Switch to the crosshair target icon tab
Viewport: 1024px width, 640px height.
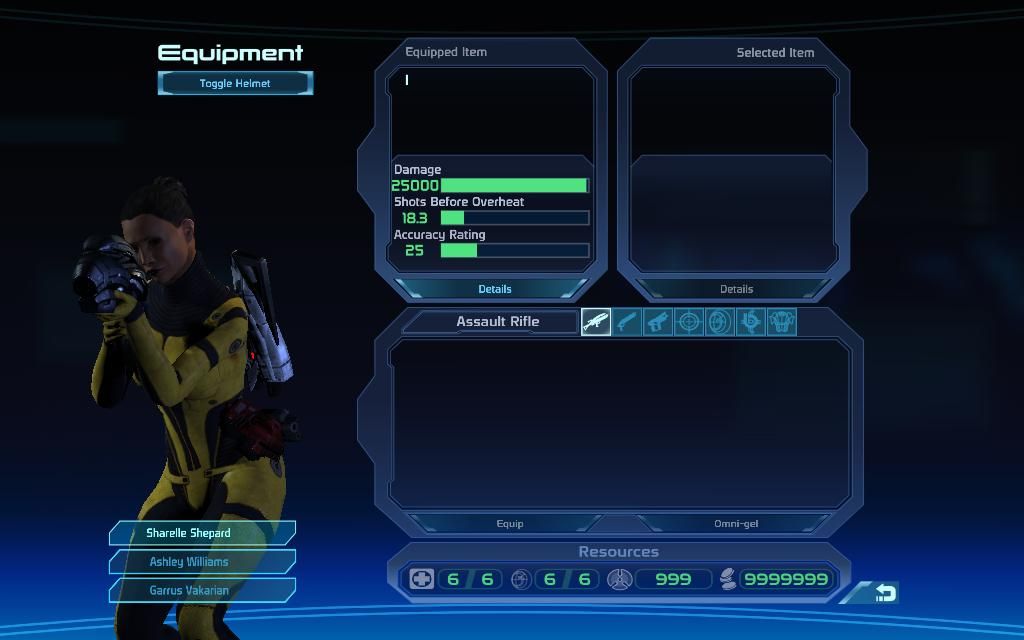pyautogui.click(x=689, y=322)
